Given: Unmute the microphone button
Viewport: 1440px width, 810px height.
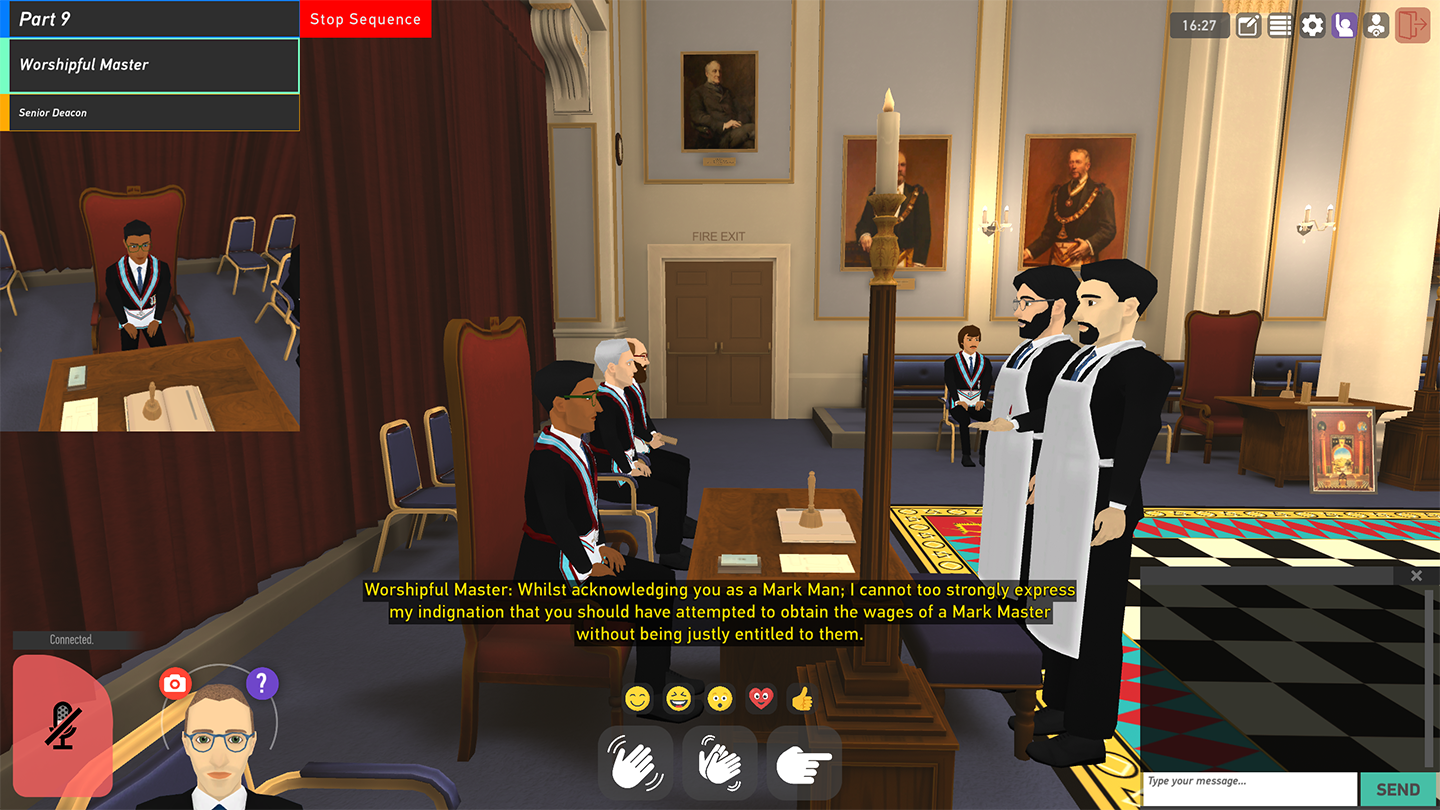Looking at the screenshot, I should click(62, 724).
